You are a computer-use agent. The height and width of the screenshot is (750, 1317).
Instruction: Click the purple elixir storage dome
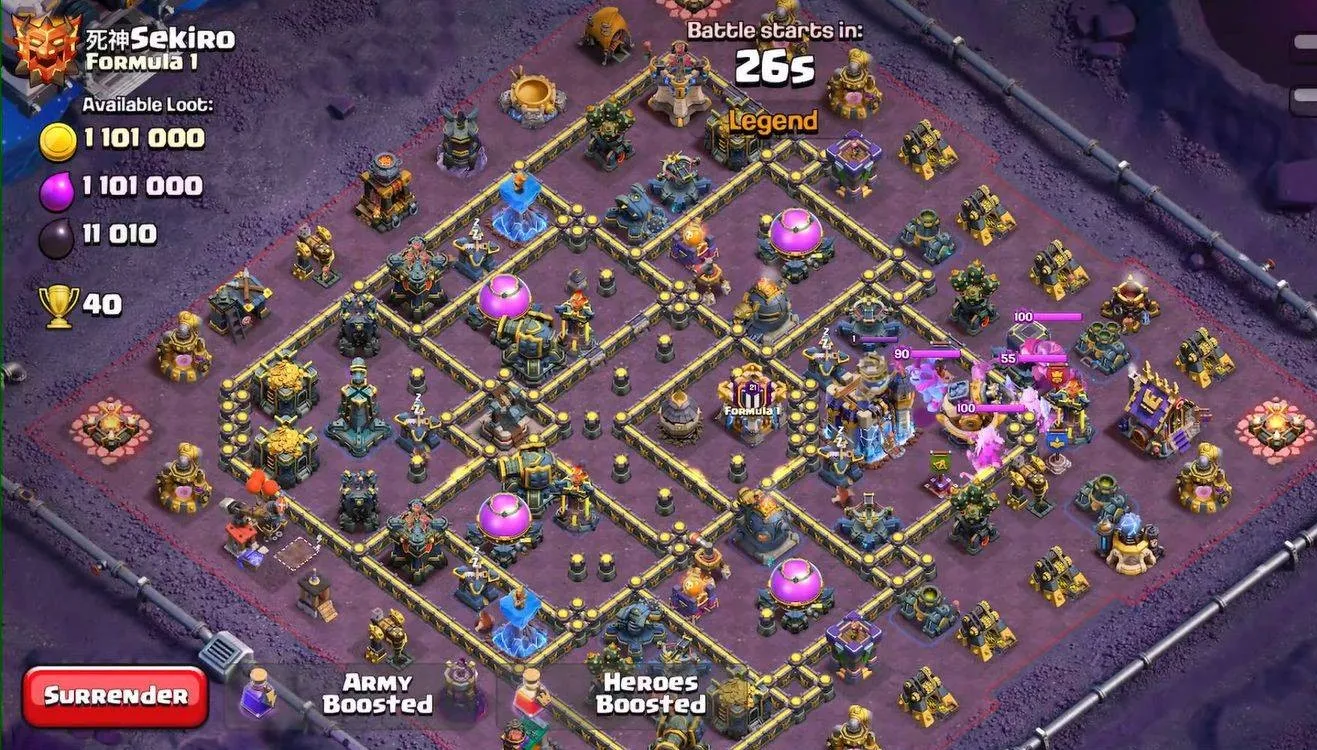pyautogui.click(x=795, y=228)
